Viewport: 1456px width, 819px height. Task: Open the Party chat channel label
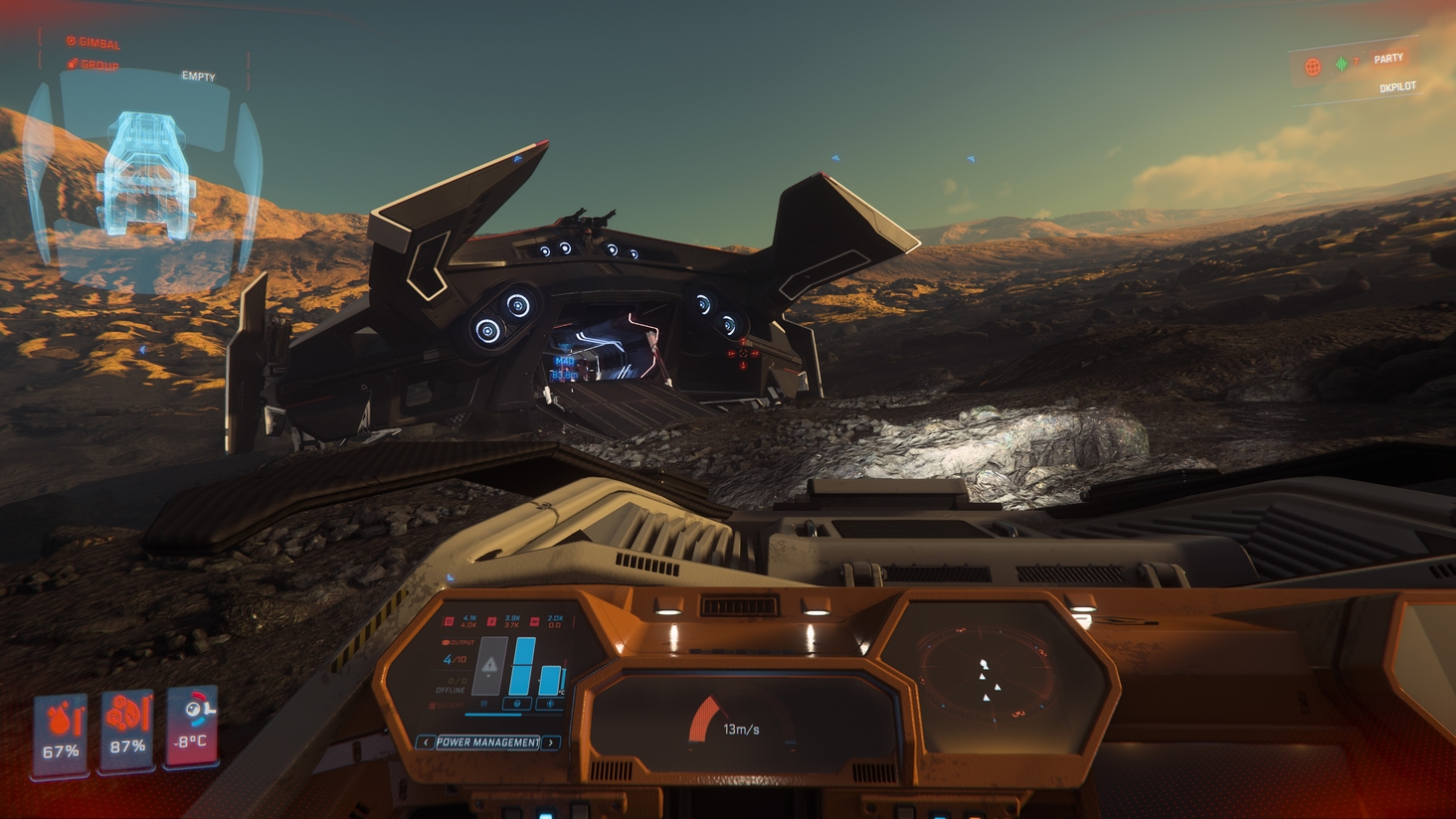coord(1388,59)
